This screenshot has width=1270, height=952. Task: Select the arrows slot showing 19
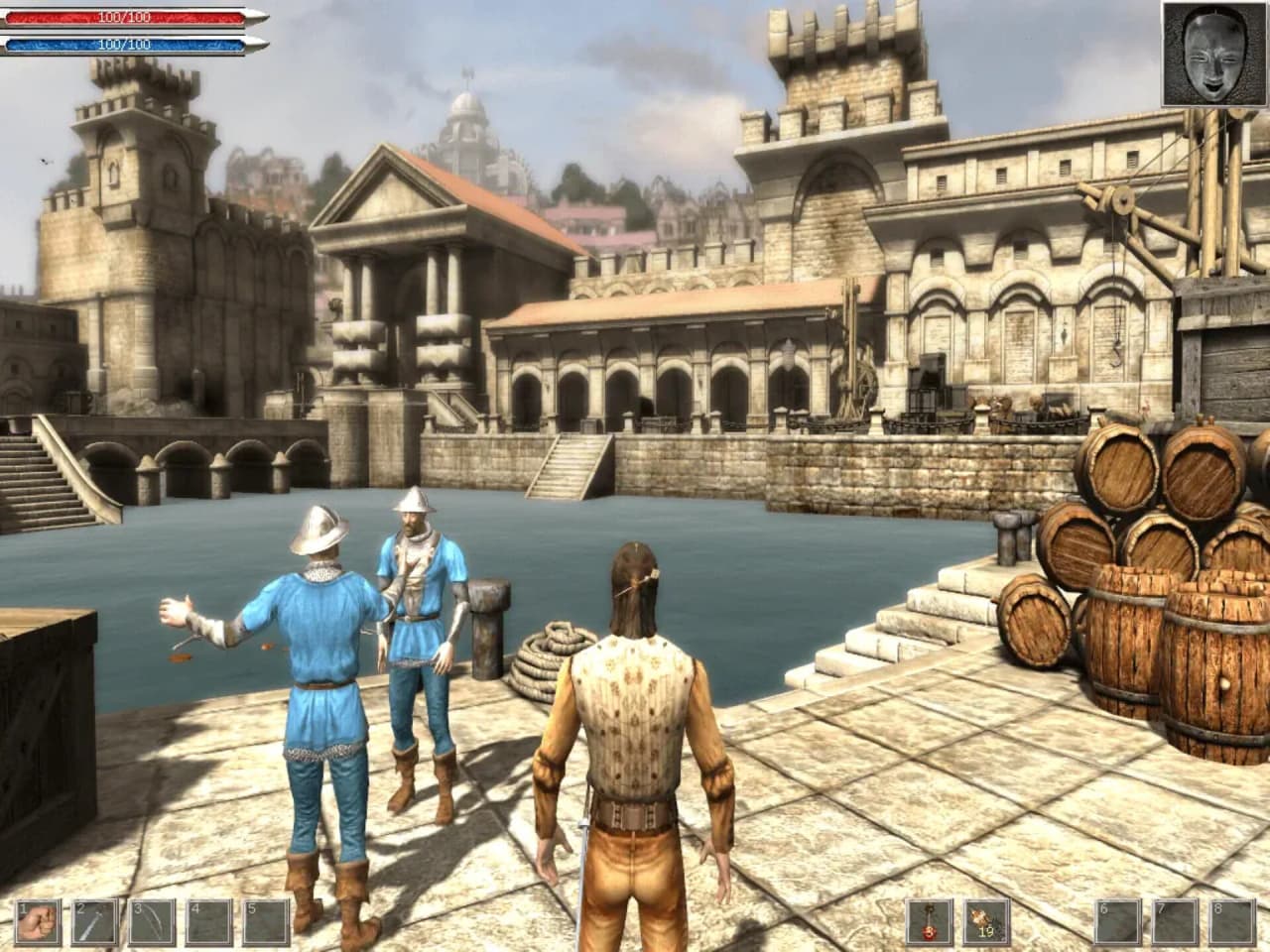[986, 921]
